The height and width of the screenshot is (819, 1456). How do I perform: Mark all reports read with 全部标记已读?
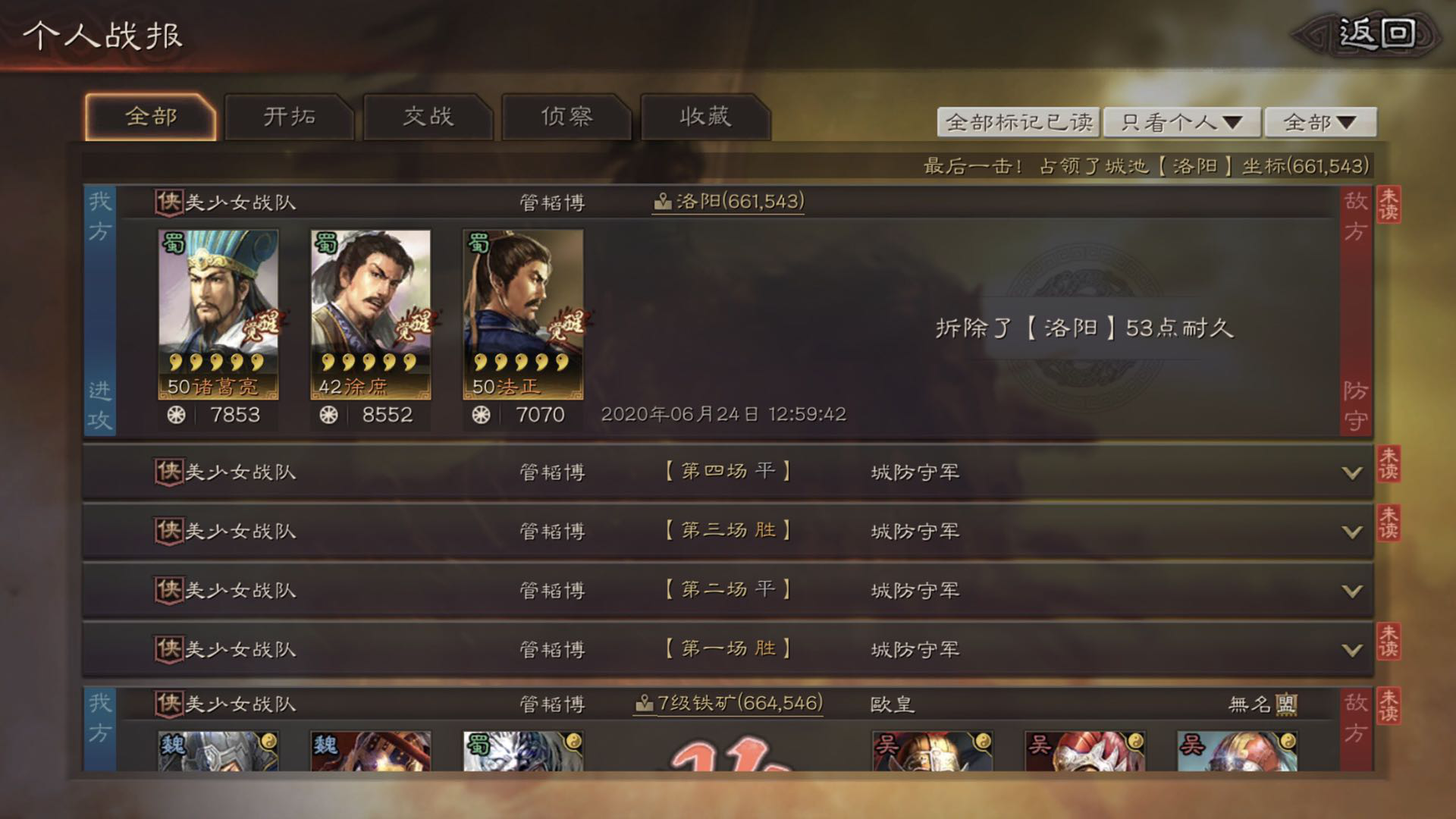pyautogui.click(x=1019, y=122)
